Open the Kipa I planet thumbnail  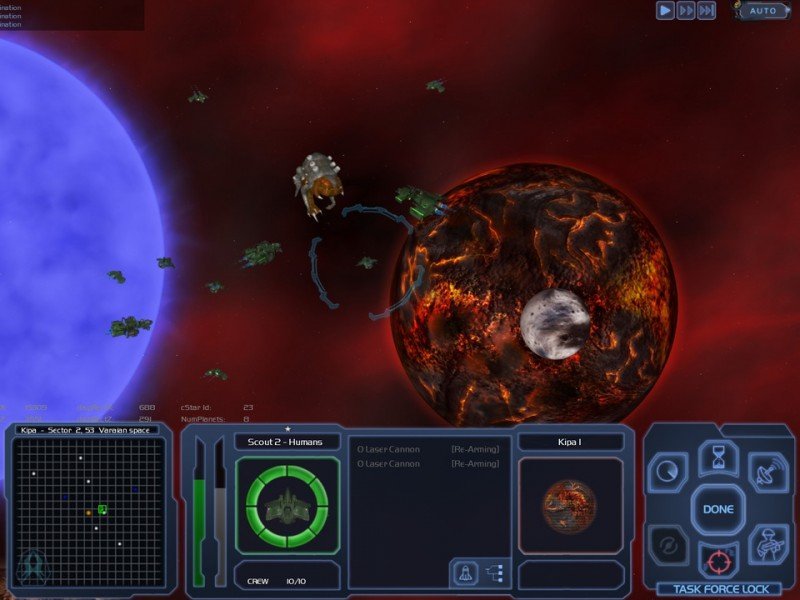click(570, 506)
